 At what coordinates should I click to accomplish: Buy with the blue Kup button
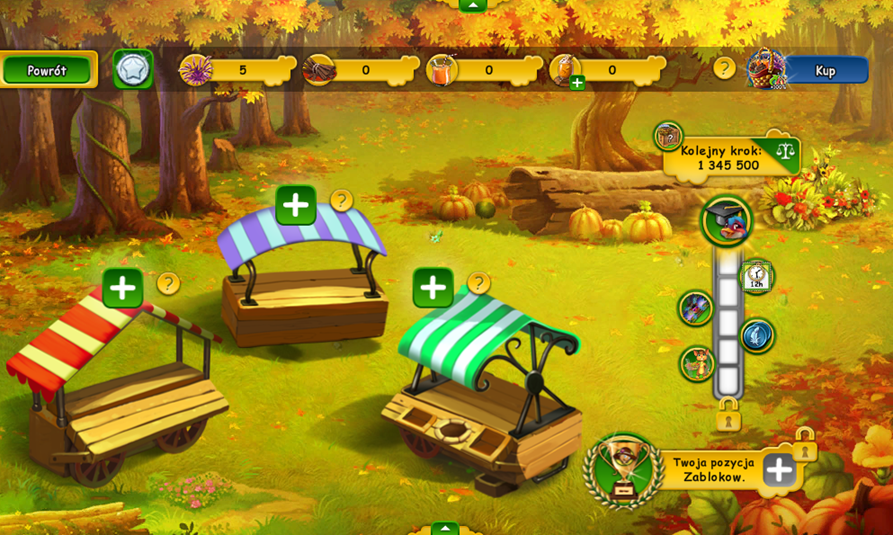point(825,70)
